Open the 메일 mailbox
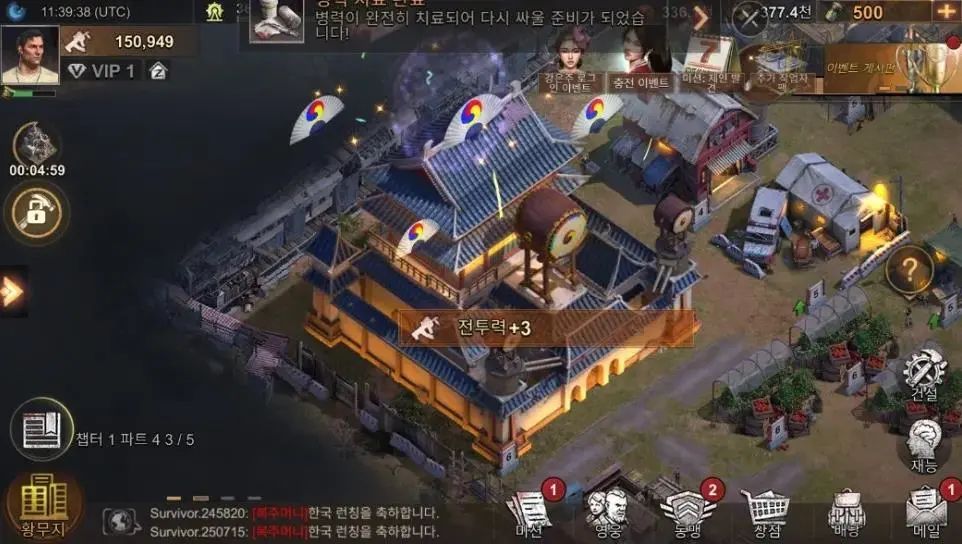The width and height of the screenshot is (962, 544). click(926, 512)
